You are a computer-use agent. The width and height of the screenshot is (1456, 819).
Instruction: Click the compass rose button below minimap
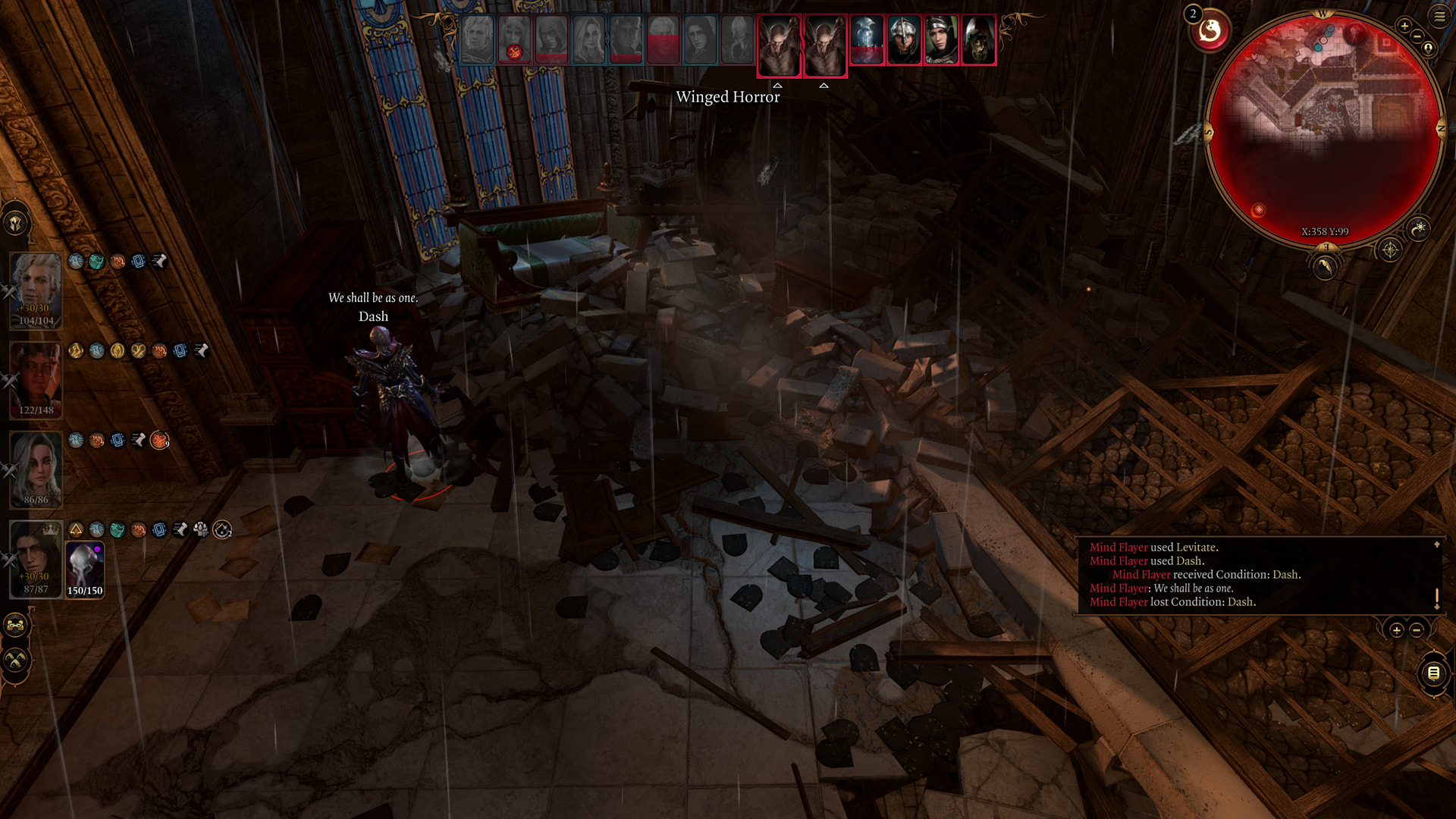(1389, 249)
